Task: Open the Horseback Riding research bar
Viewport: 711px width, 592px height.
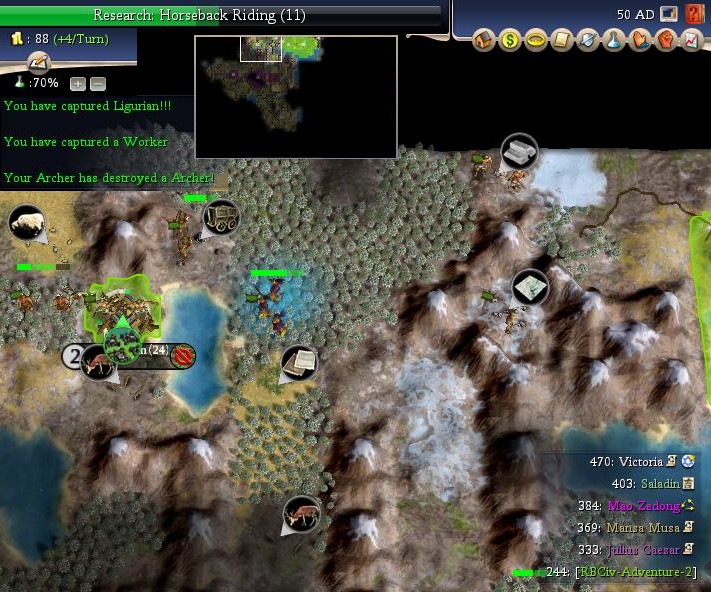Action: pos(220,15)
